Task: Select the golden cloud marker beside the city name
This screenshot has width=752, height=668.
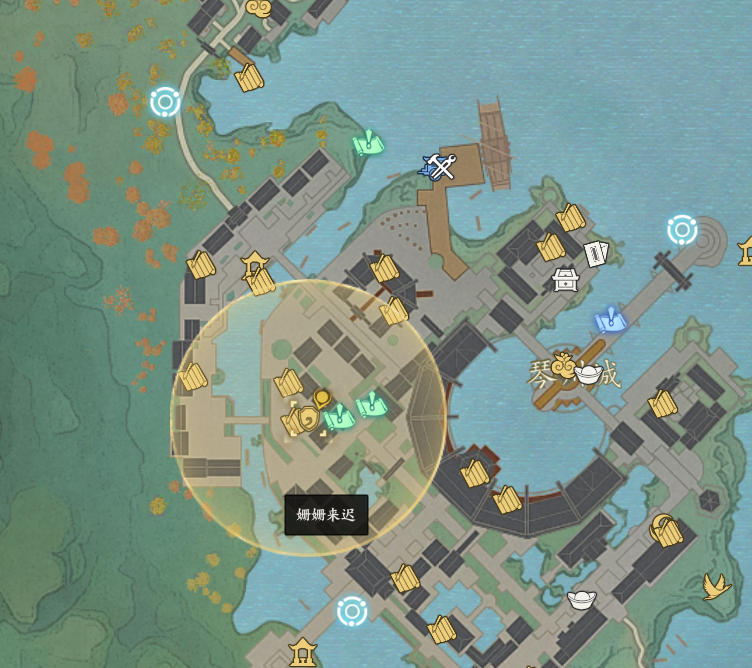Action: (x=563, y=365)
